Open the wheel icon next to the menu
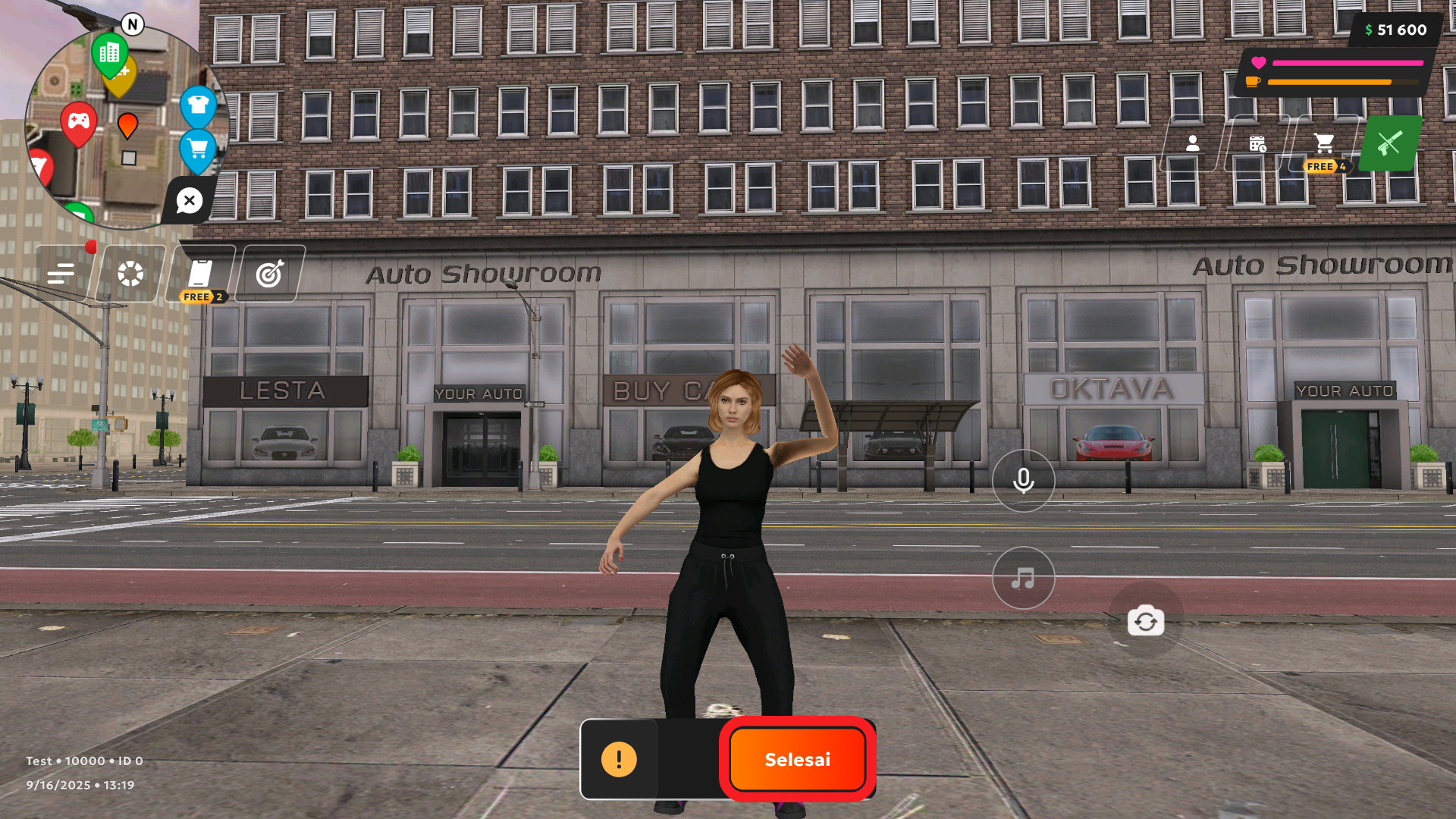 pos(130,274)
